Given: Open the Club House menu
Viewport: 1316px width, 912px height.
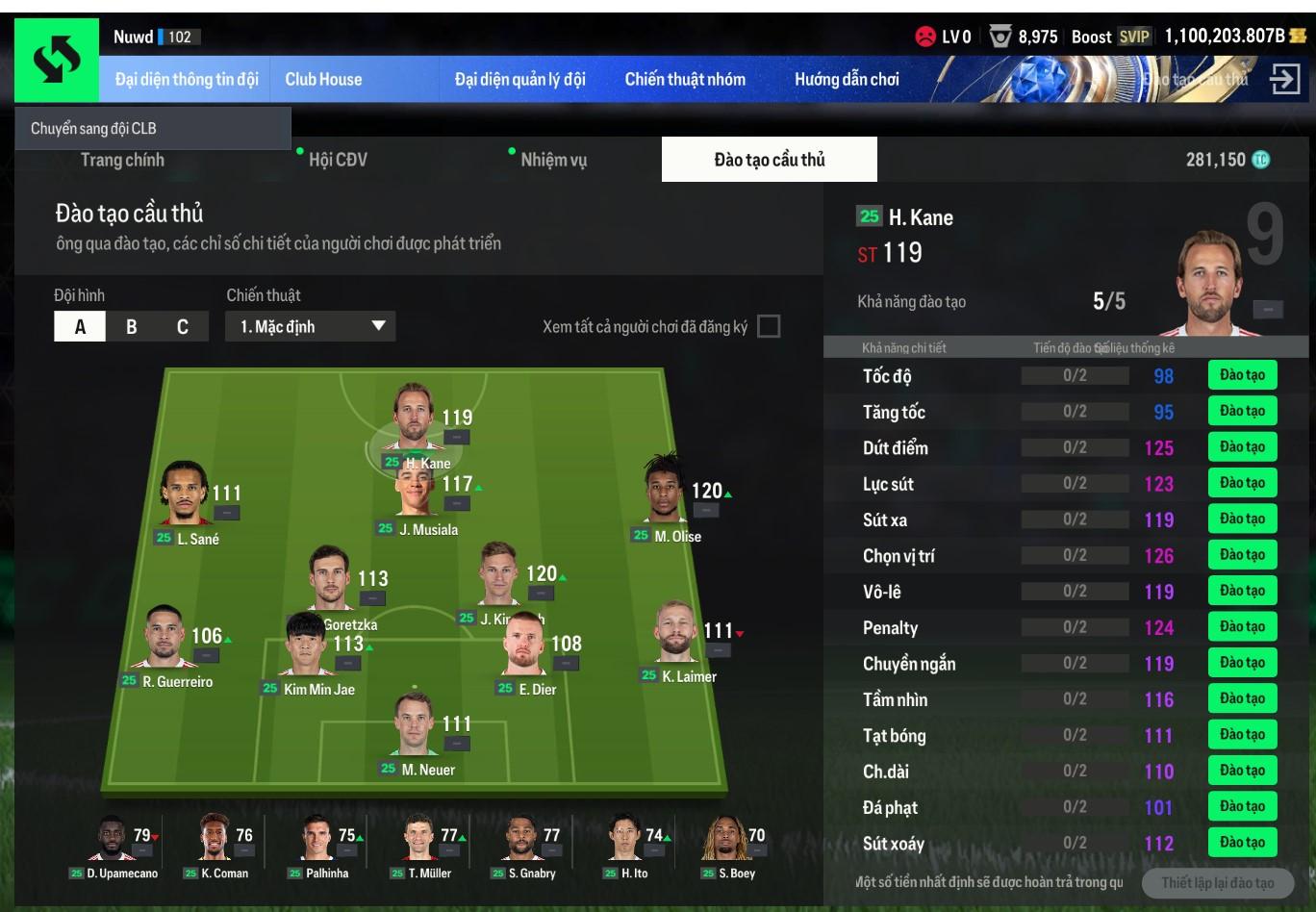Looking at the screenshot, I should pyautogui.click(x=323, y=80).
